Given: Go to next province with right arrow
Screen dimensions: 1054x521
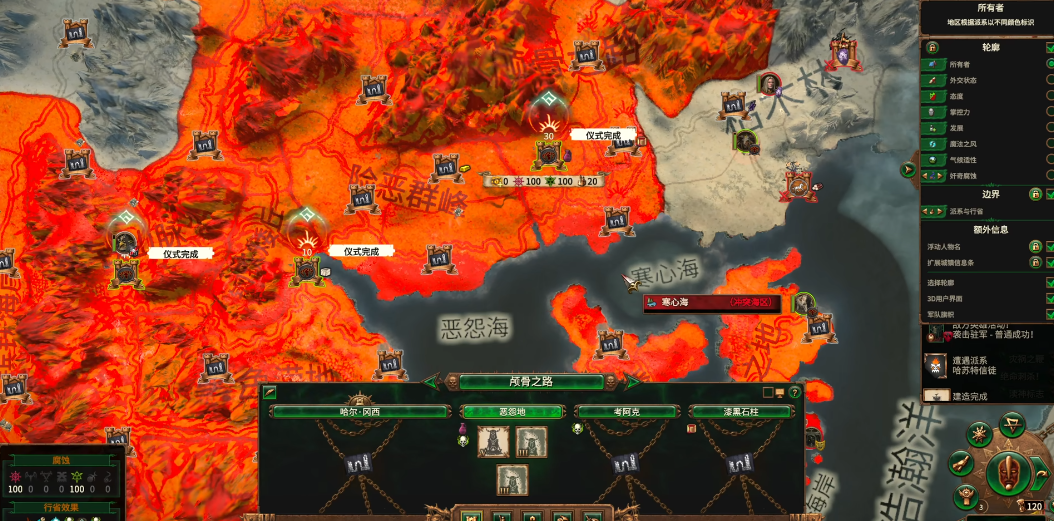Looking at the screenshot, I should click(x=630, y=382).
